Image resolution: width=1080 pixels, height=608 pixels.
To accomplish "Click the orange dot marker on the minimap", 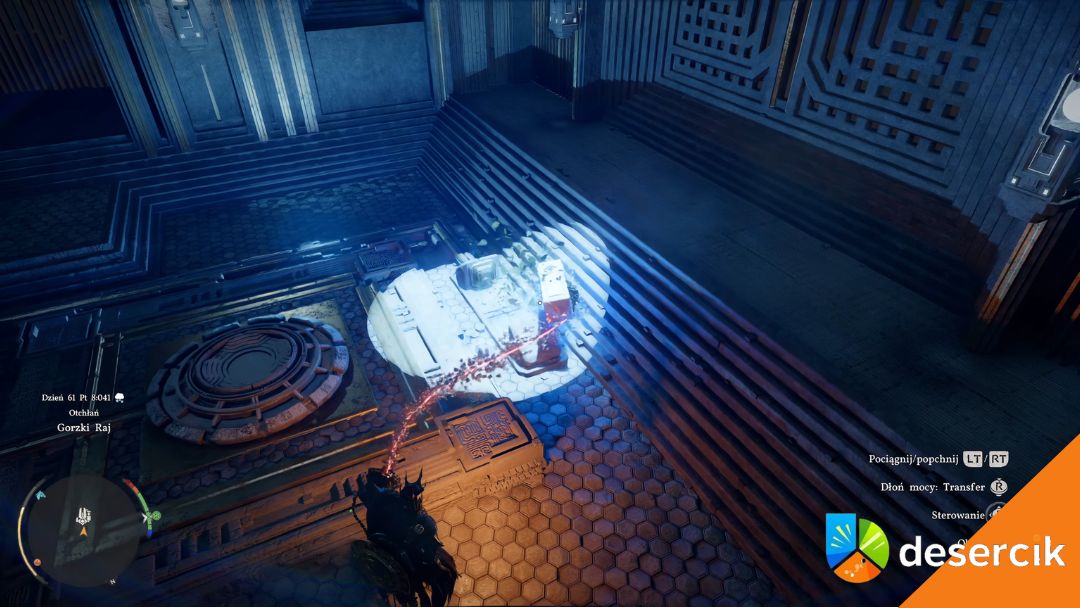I will [37, 562].
